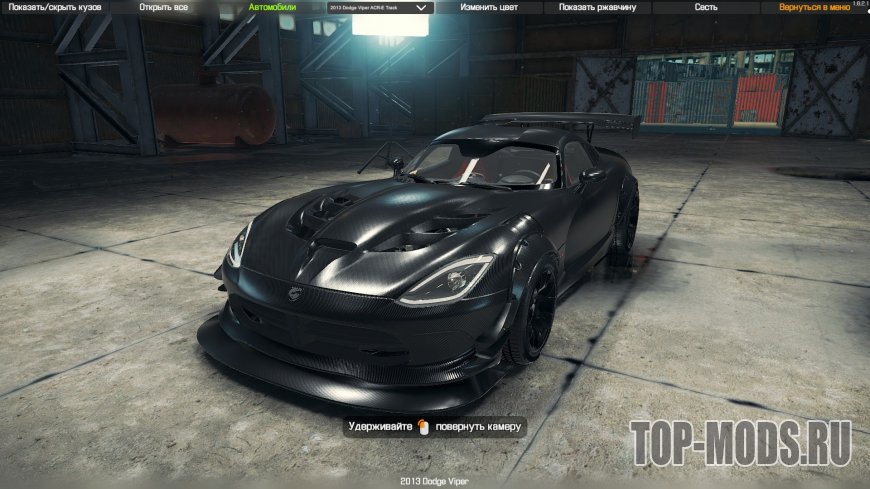Select Показать ржавчину in the top bar
Viewport: 870px width, 489px height.
[597, 7]
